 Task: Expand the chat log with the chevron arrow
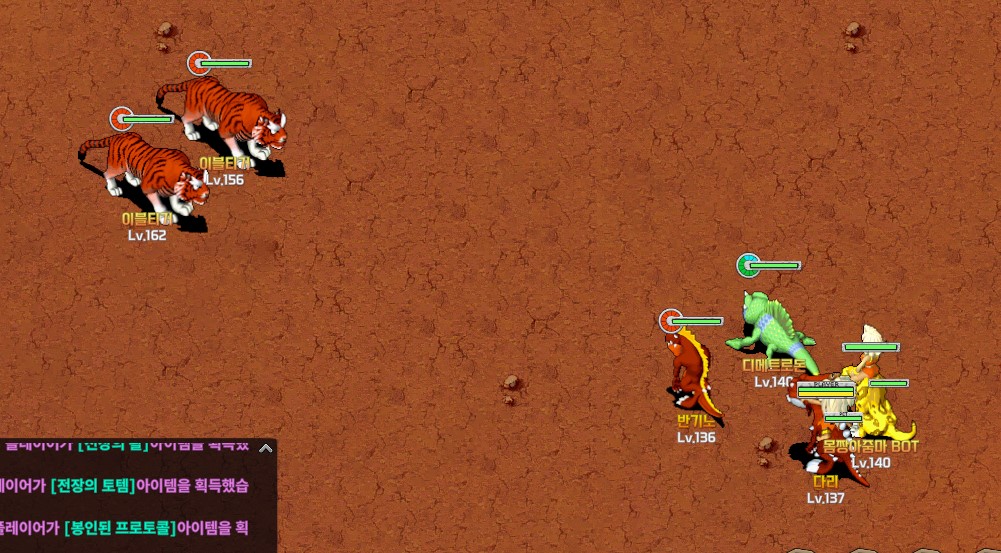pyautogui.click(x=265, y=448)
